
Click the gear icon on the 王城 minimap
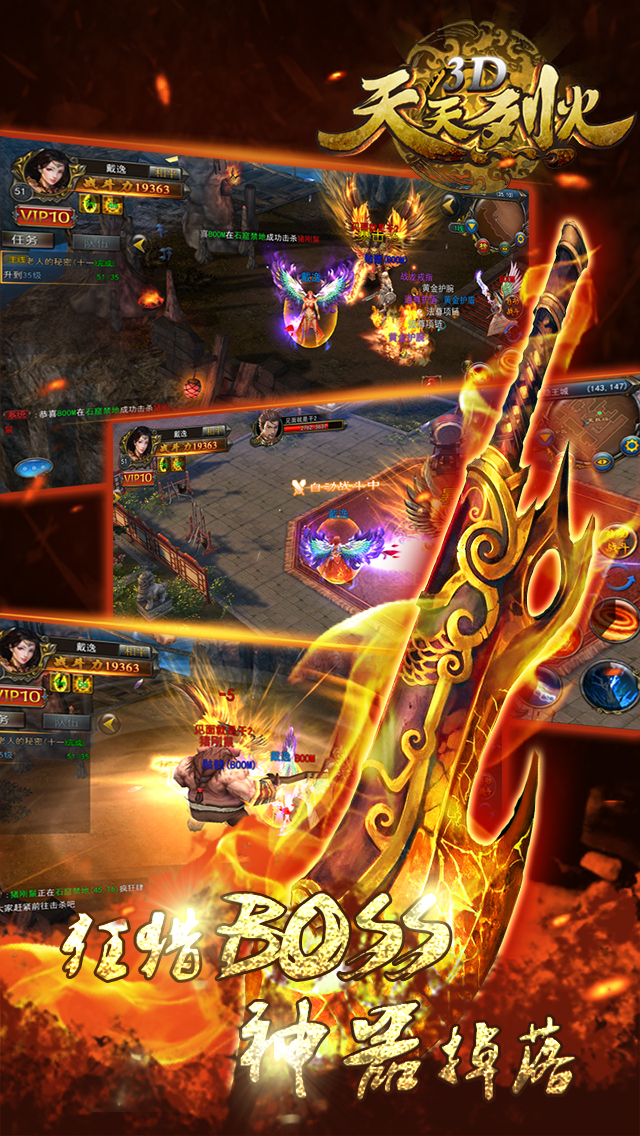pos(629,446)
